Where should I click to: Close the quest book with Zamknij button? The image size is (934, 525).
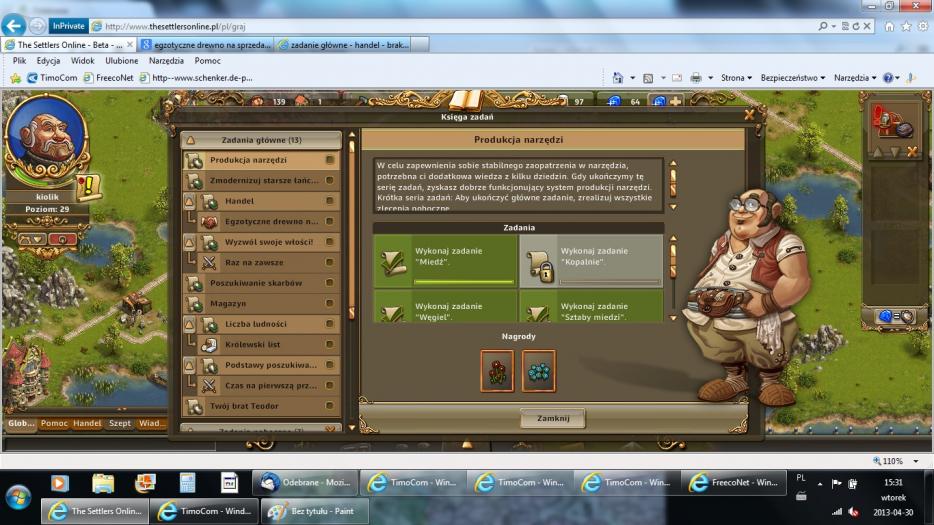click(x=552, y=418)
